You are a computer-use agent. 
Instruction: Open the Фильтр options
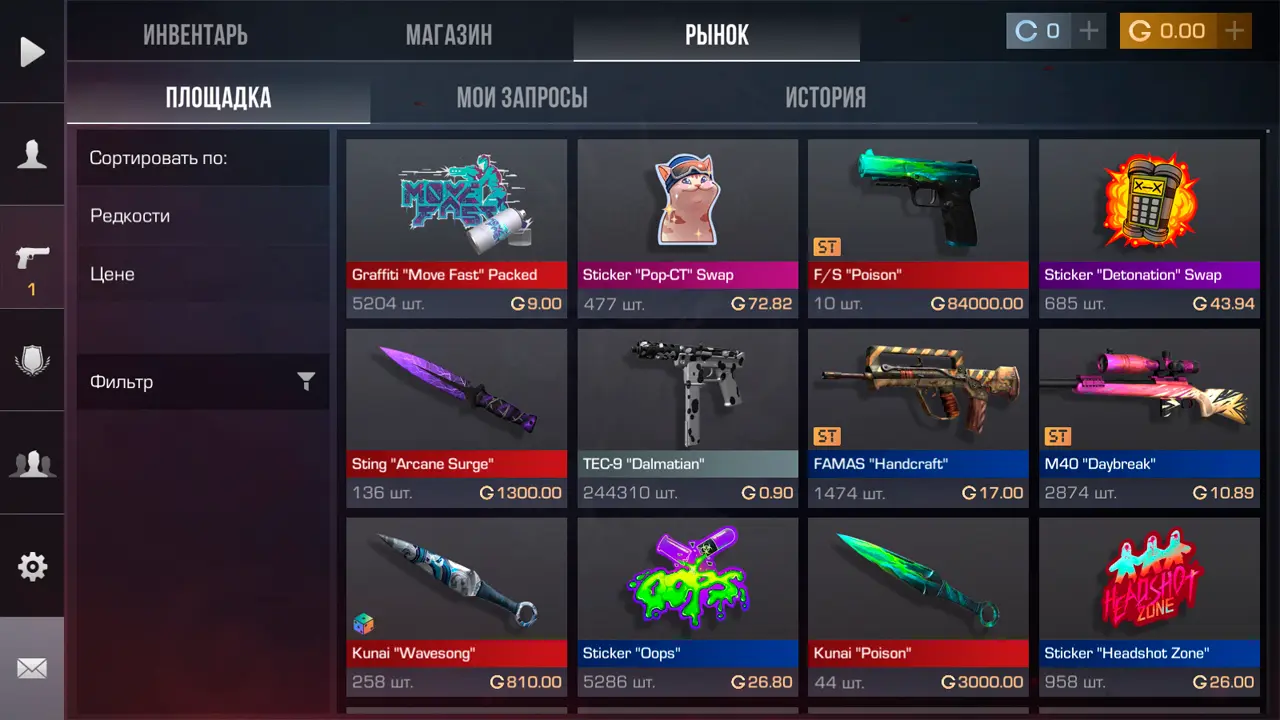[202, 381]
